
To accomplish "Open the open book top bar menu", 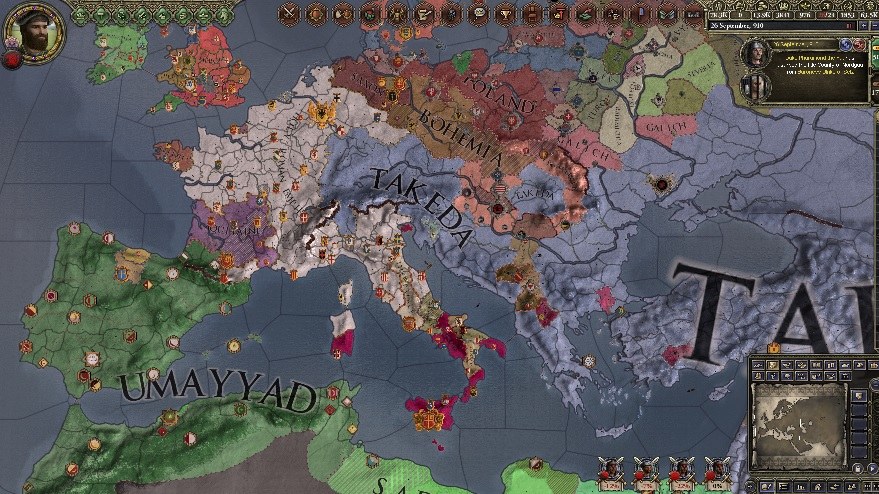I will click(x=667, y=14).
